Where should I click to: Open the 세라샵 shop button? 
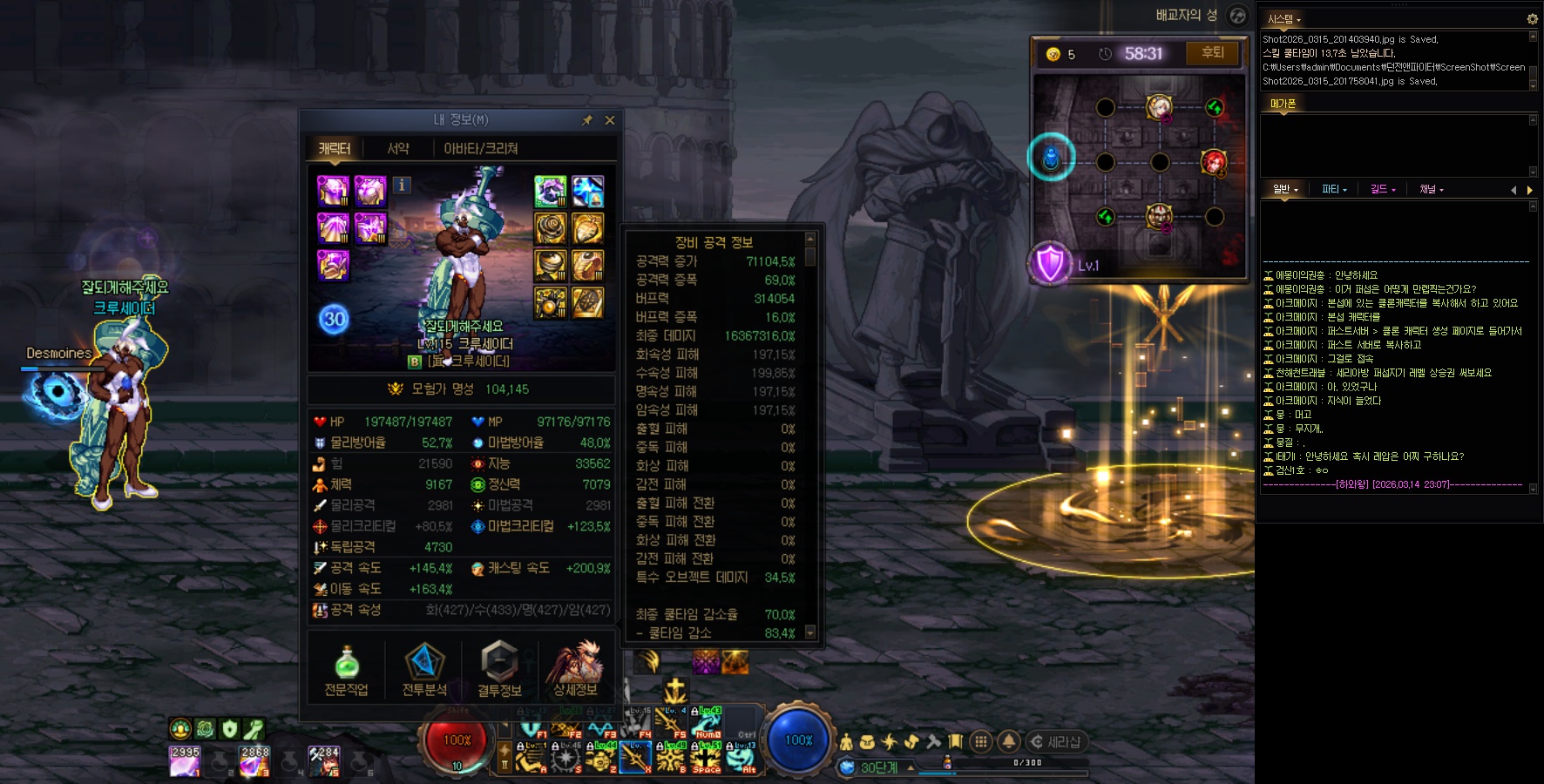point(1056,742)
